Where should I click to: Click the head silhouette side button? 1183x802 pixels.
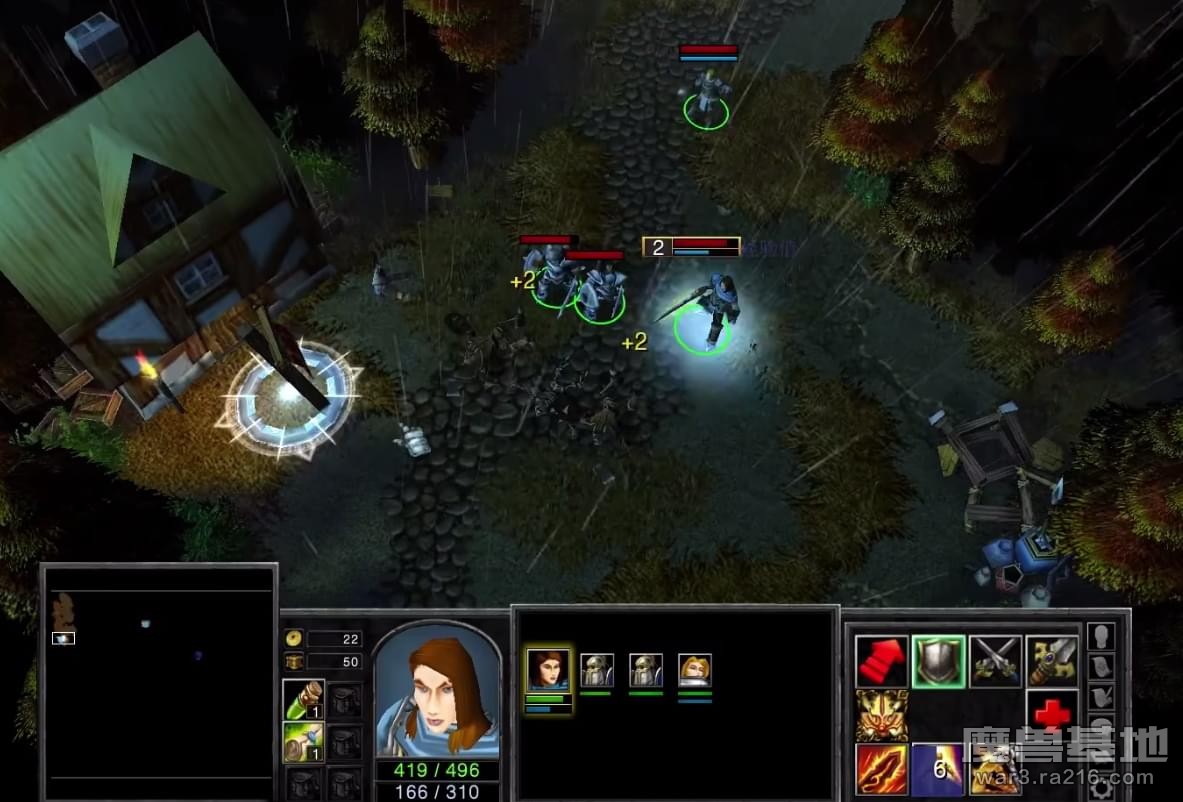1101,637
